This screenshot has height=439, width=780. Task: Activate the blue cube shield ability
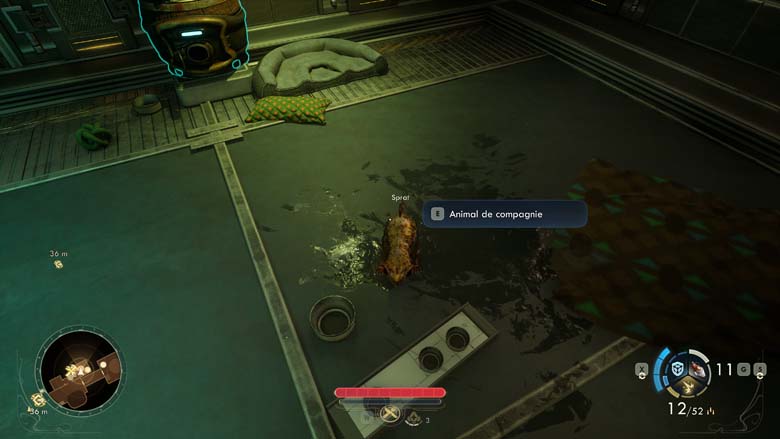coord(677,369)
